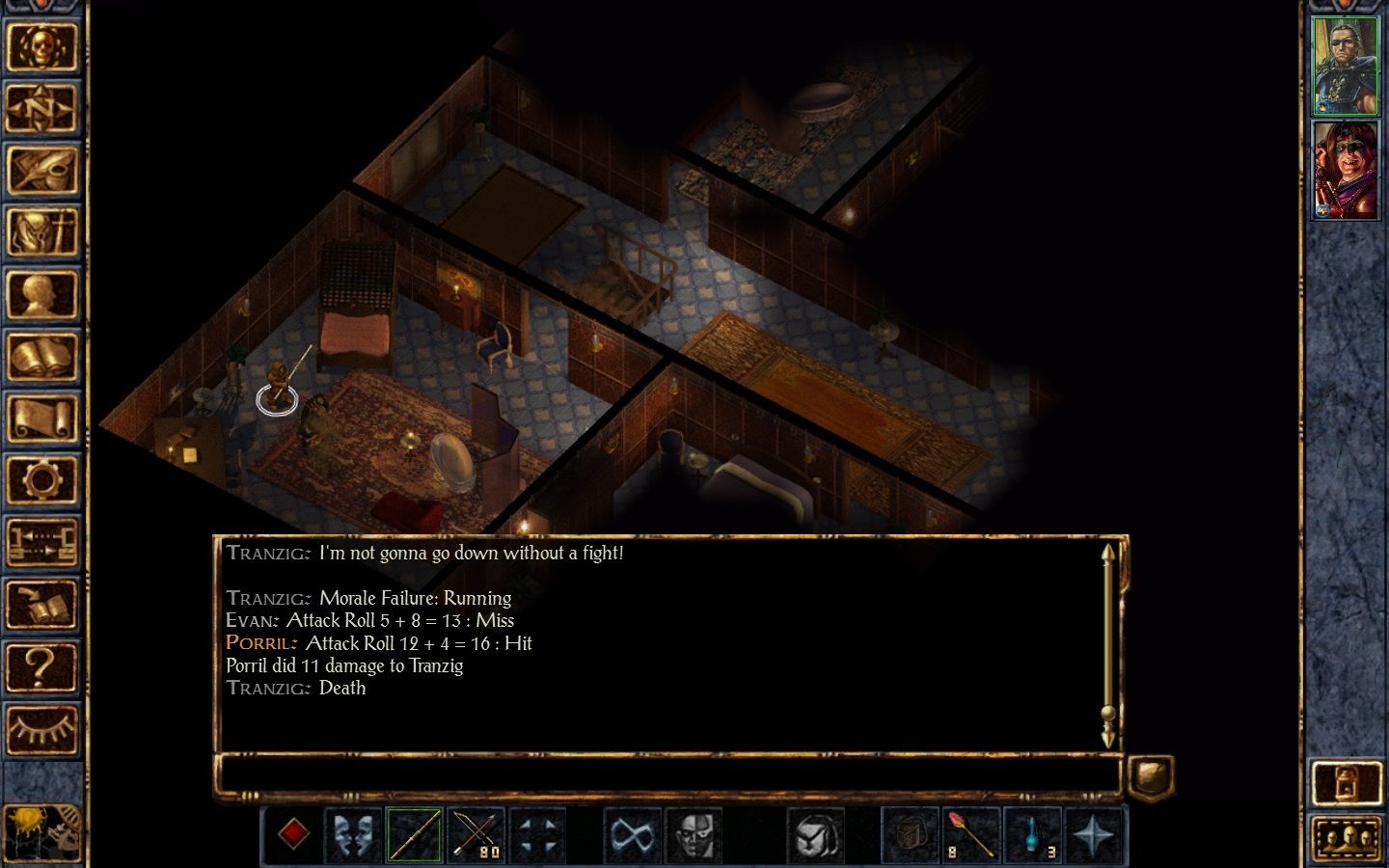Use the wand quick item slot
The image size is (1389, 868).
click(x=971, y=834)
